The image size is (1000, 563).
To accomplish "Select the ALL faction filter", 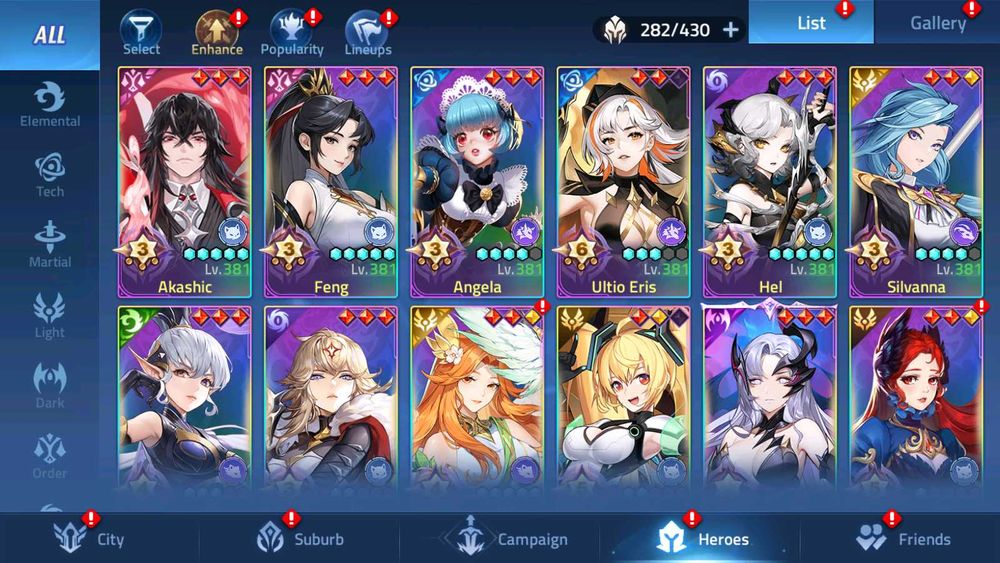I will point(49,35).
